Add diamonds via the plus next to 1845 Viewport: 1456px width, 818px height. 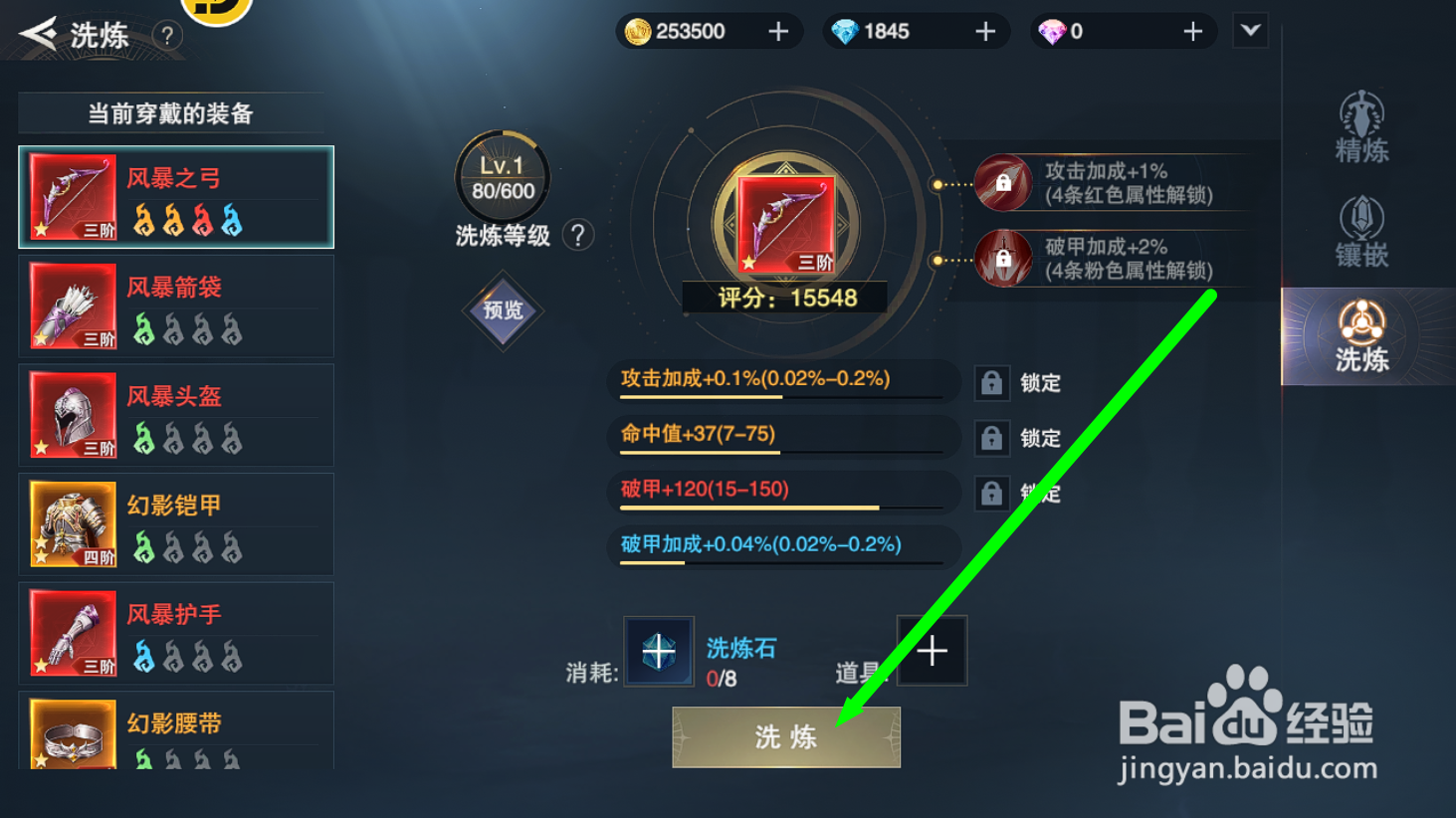984,31
